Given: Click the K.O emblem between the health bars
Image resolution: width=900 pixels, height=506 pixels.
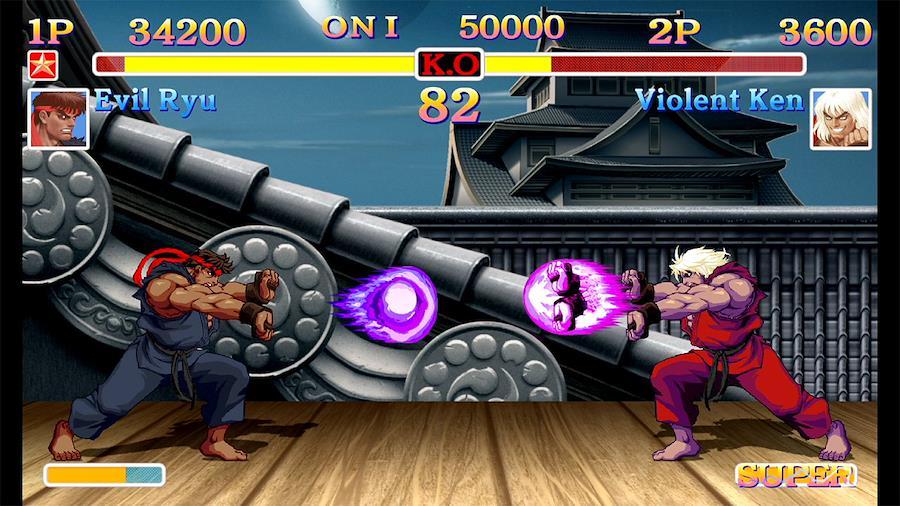Looking at the screenshot, I should point(449,65).
